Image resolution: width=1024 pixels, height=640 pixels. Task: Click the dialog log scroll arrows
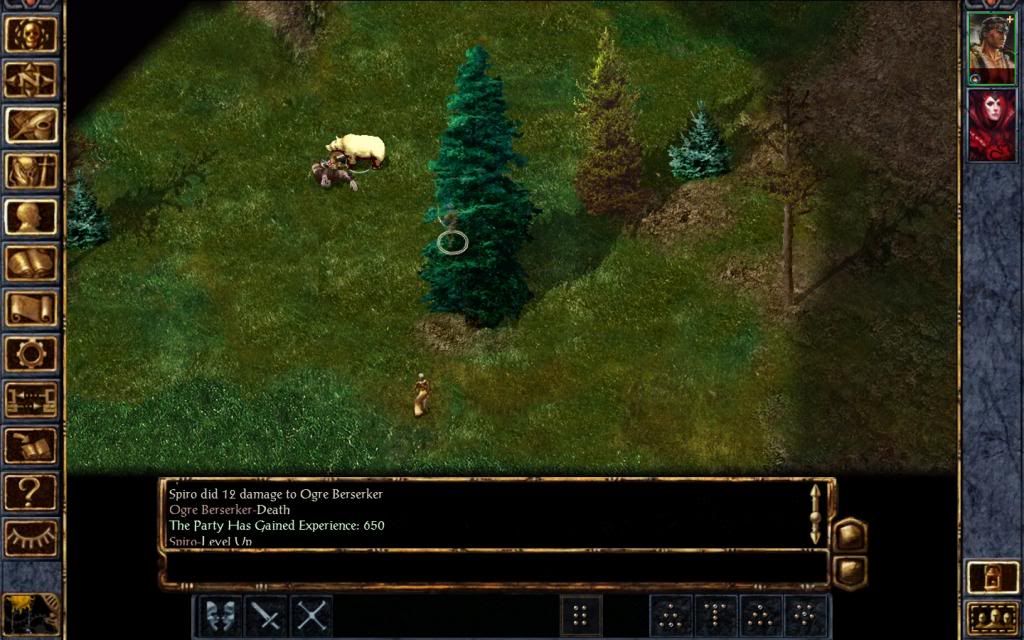[x=815, y=514]
